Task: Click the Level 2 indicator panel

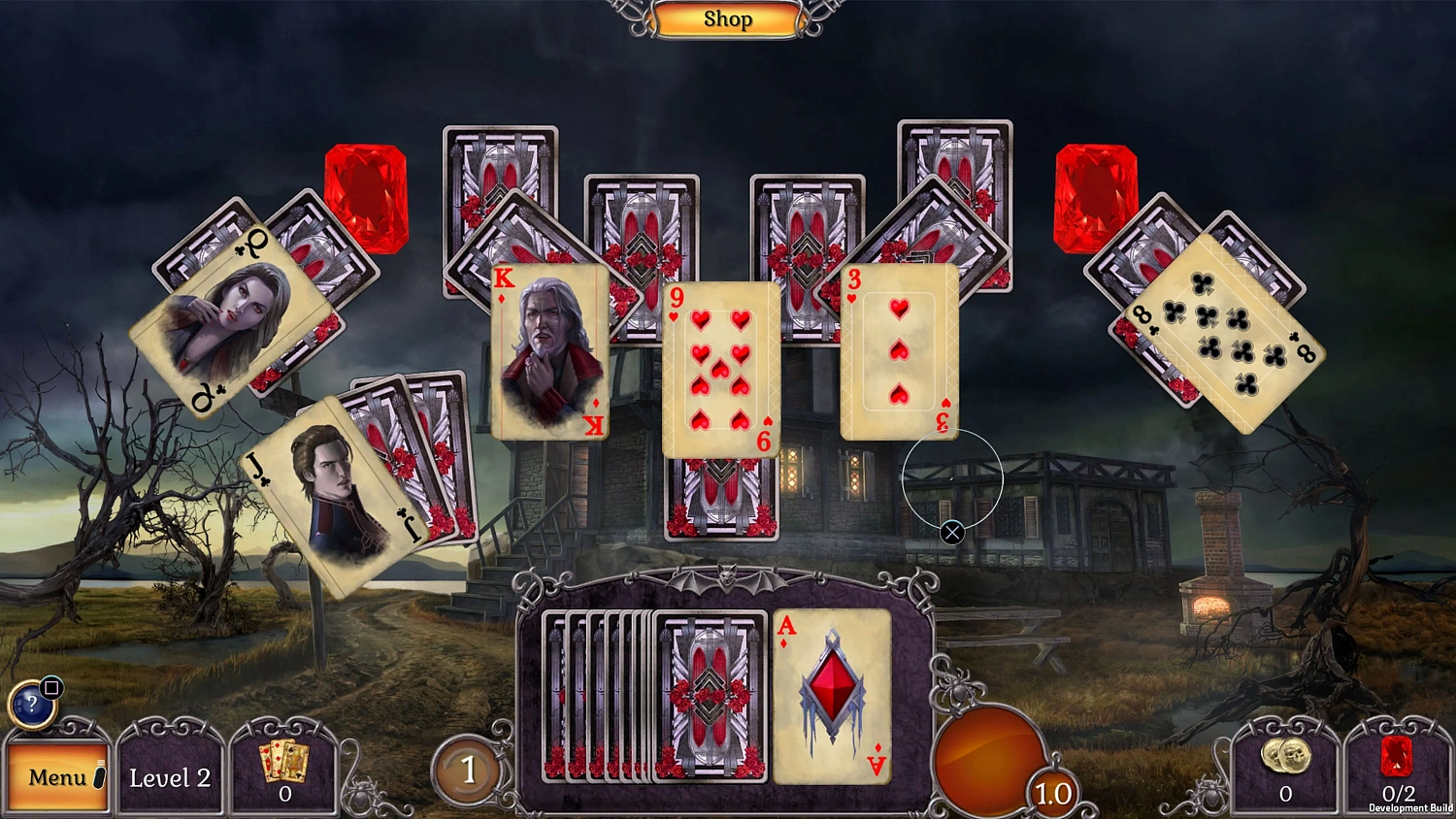Action: 171,776
